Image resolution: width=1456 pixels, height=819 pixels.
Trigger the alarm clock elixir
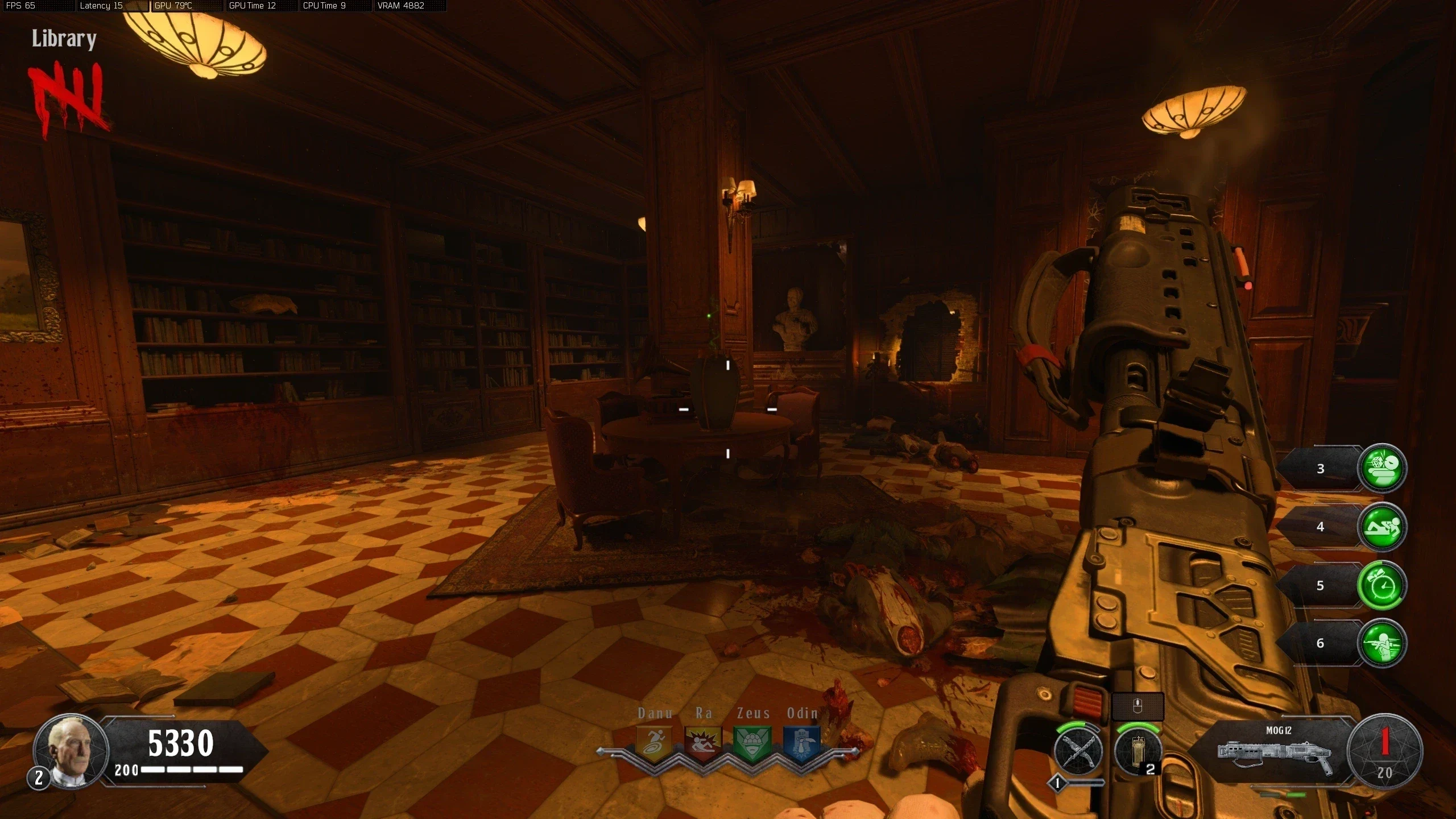1382,586
